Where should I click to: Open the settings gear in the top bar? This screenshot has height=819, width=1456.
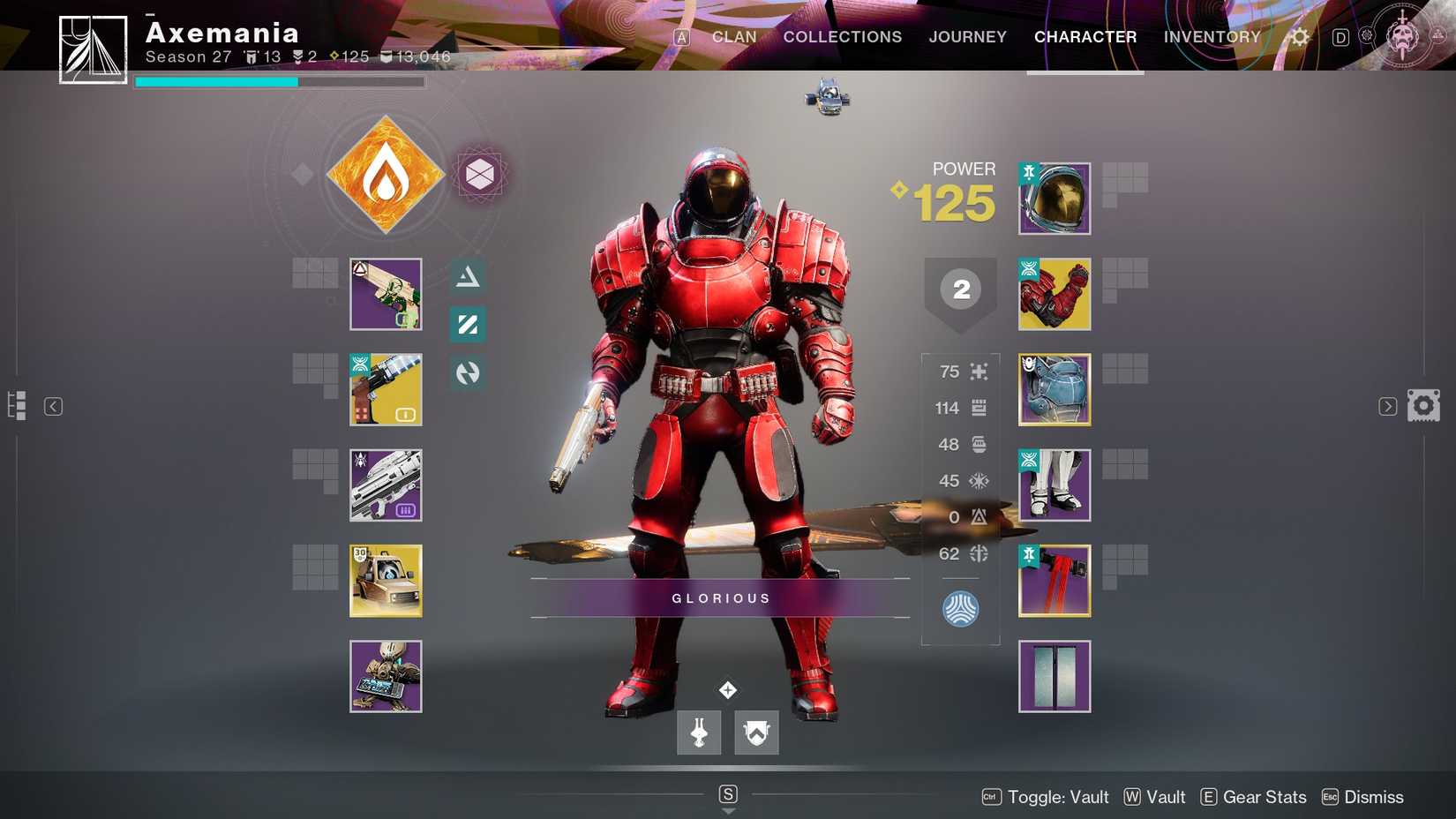coord(1298,37)
